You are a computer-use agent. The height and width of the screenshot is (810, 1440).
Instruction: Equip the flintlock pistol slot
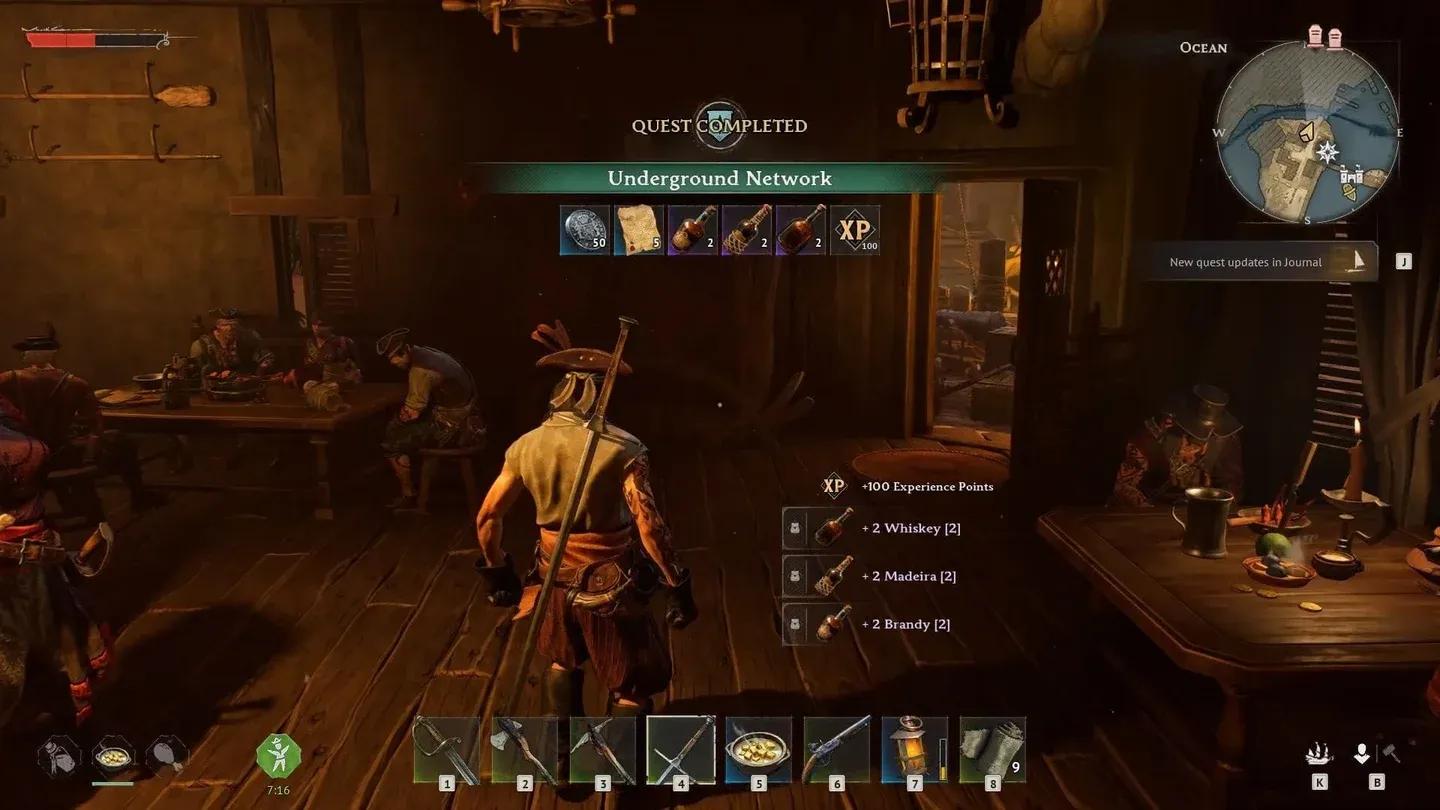(x=836, y=750)
